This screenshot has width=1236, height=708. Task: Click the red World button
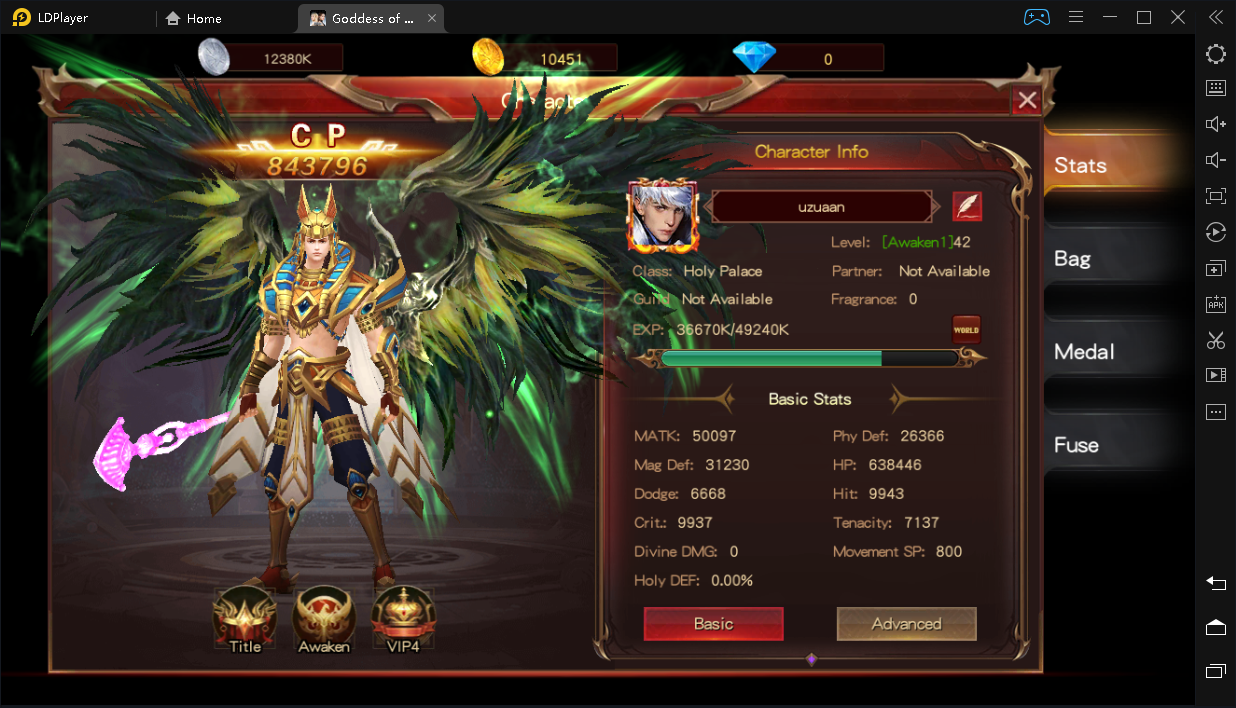[x=966, y=330]
